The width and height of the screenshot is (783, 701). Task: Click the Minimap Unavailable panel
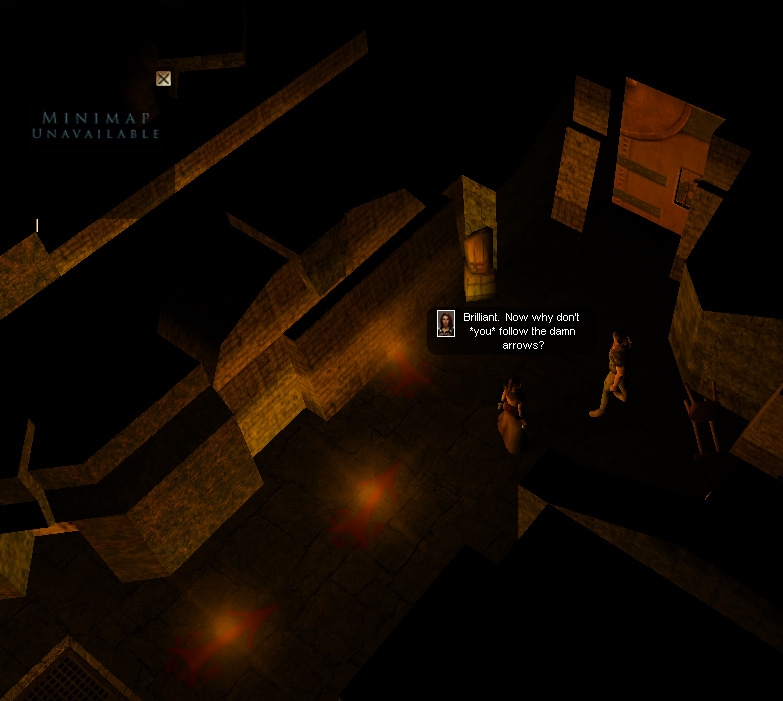pos(96,125)
